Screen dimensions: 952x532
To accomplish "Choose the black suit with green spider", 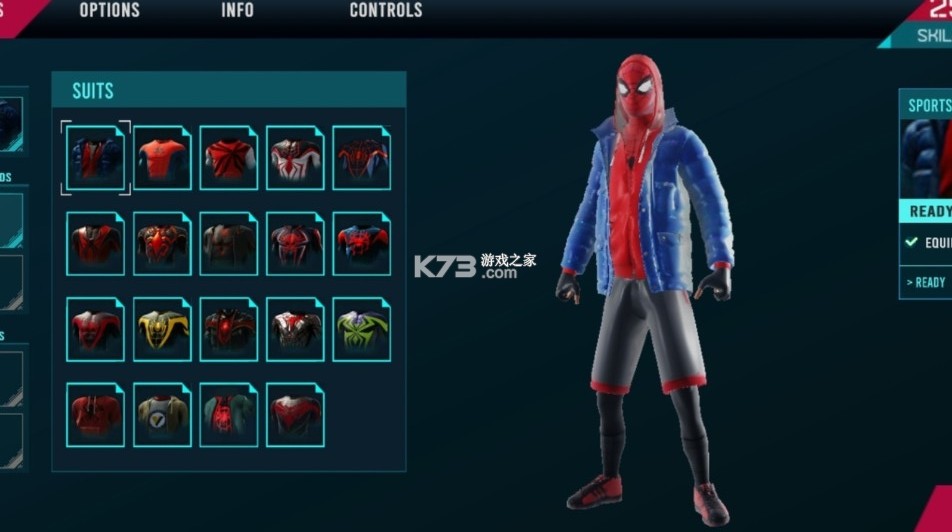I will (x=361, y=329).
